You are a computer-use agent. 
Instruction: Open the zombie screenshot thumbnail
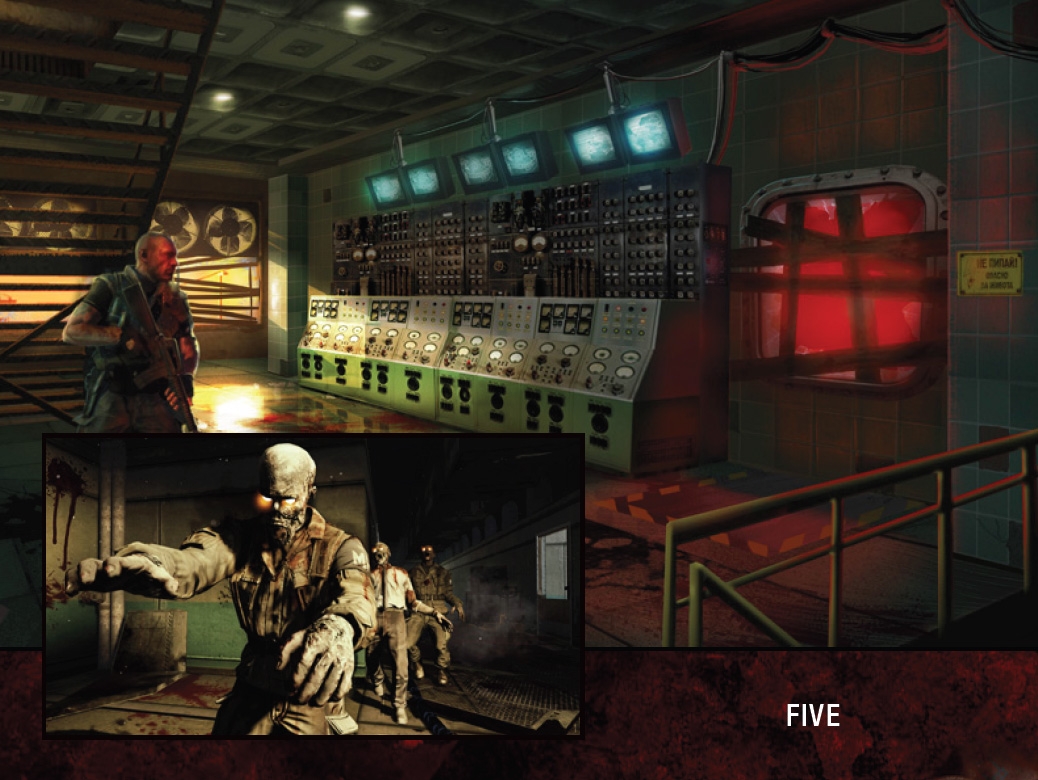point(313,585)
